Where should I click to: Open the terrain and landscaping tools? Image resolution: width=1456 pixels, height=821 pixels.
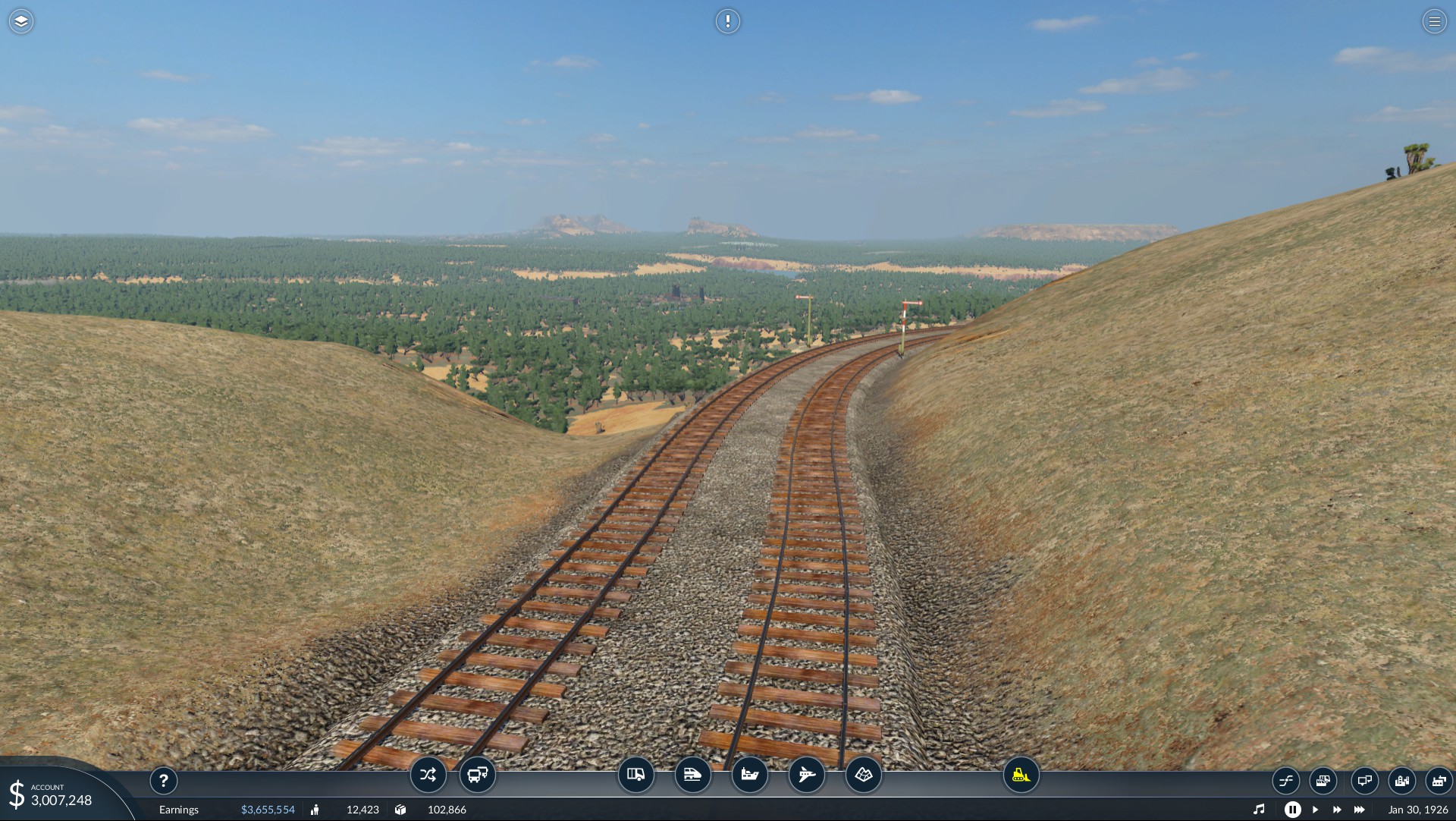(864, 775)
